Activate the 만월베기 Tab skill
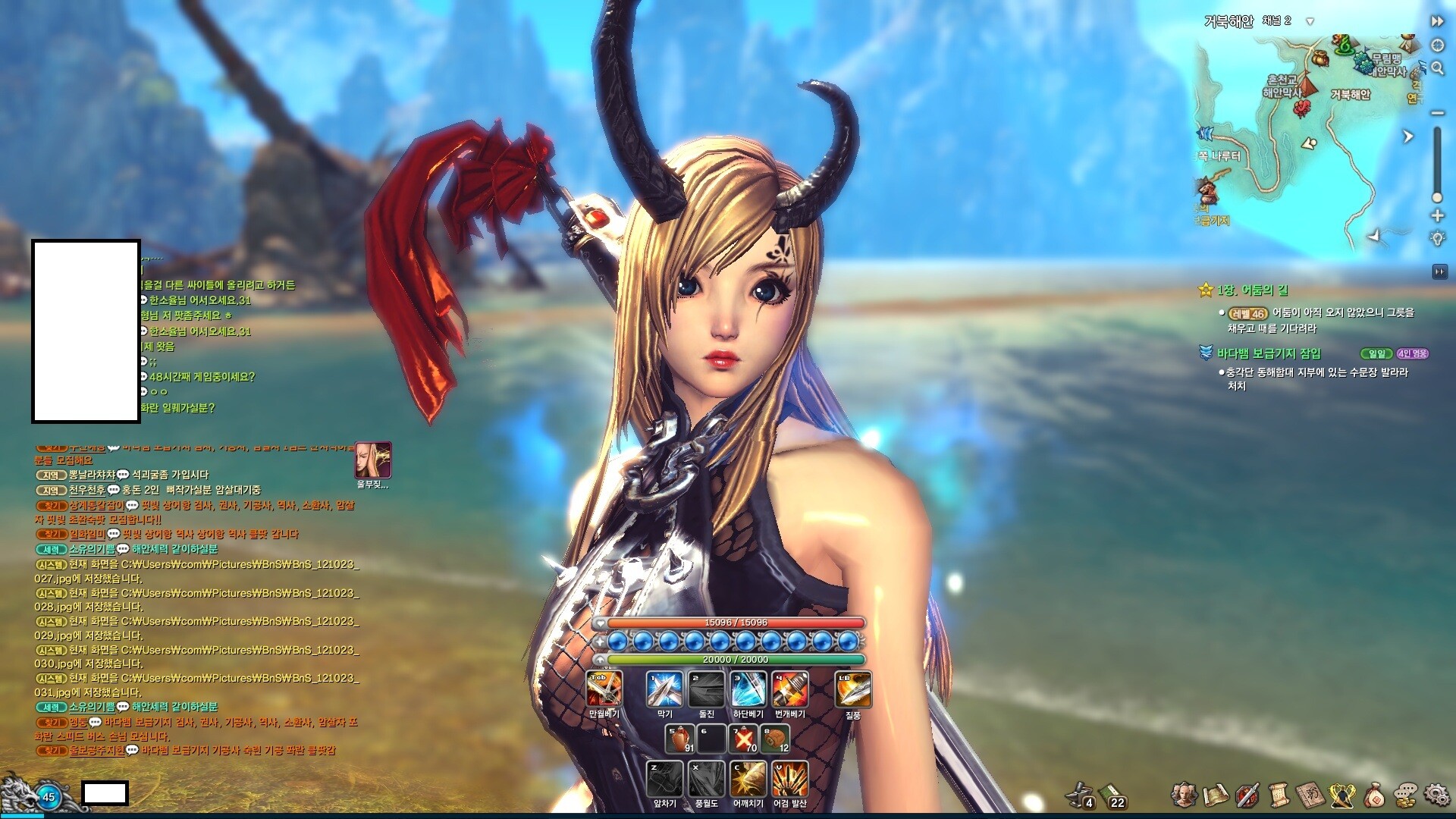This screenshot has height=819, width=1456. [x=604, y=689]
